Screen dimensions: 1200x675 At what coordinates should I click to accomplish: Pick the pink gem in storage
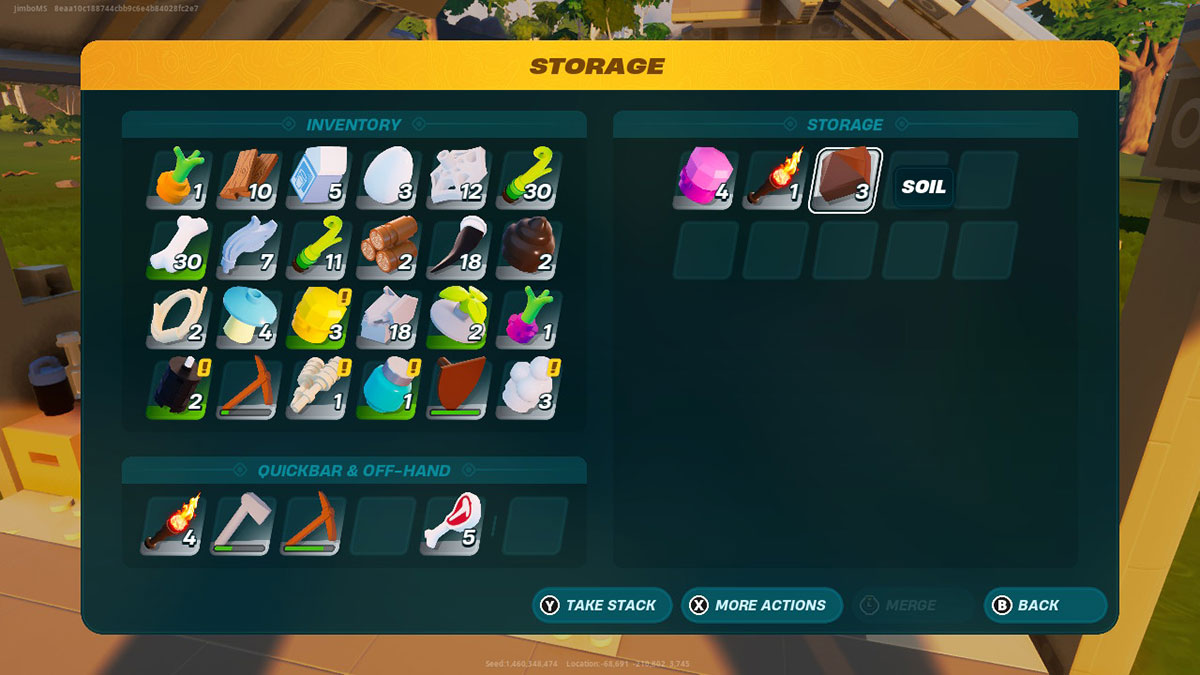[x=705, y=180]
